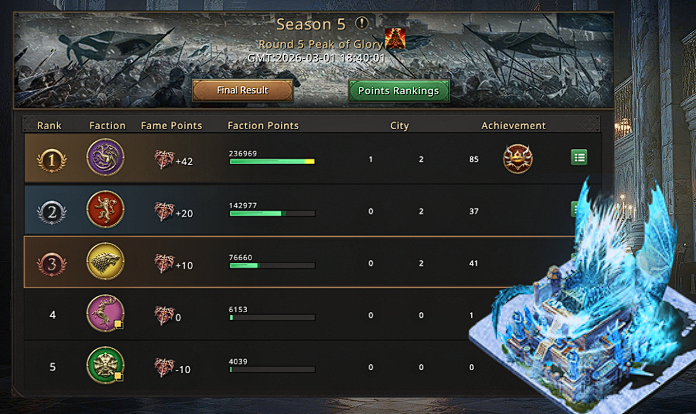The height and width of the screenshot is (414, 696).
Task: Select the Stark wolf faction emblem
Action: tap(103, 262)
